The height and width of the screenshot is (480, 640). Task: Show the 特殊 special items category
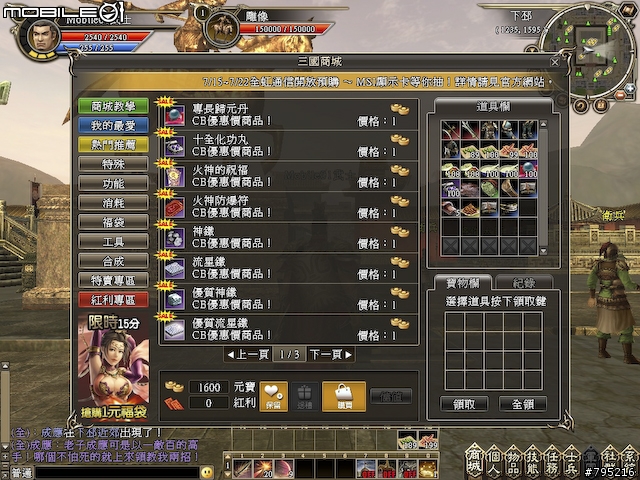[113, 164]
